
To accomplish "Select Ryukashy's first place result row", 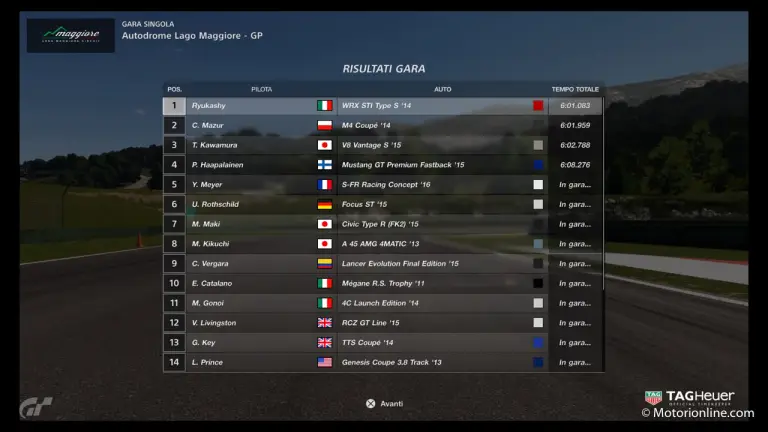I will pyautogui.click(x=383, y=105).
